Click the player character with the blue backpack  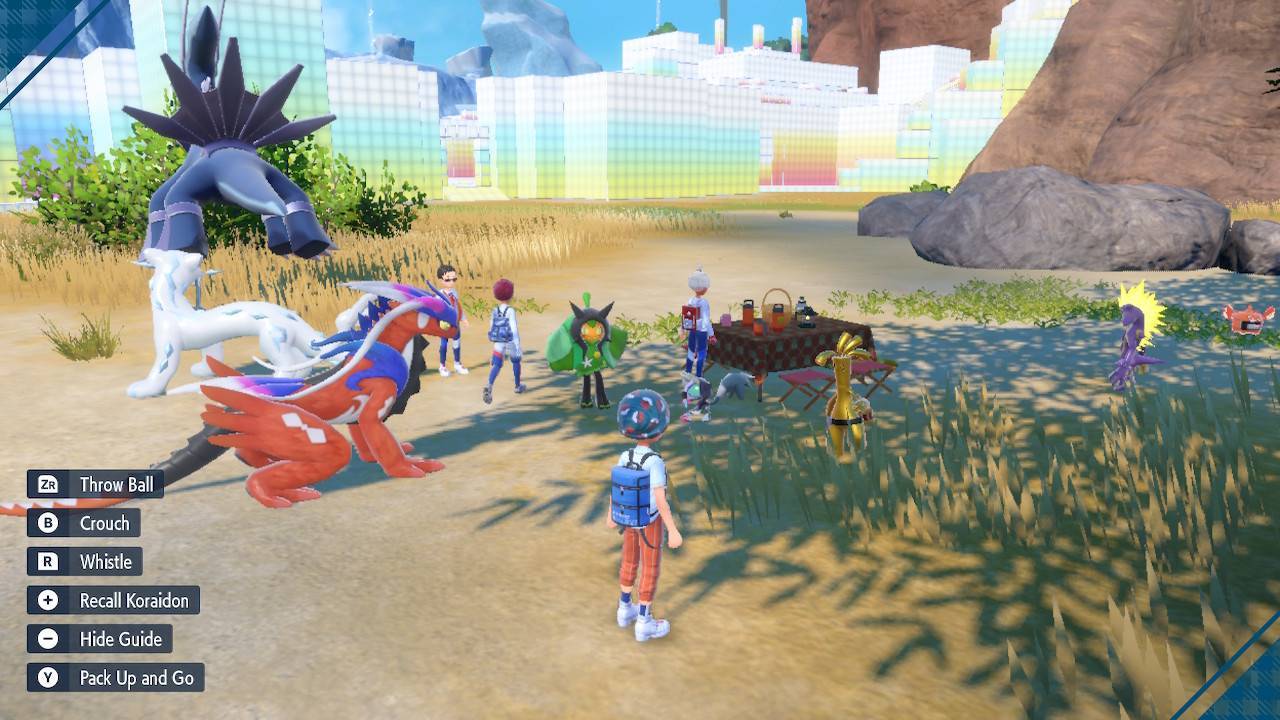tap(634, 490)
